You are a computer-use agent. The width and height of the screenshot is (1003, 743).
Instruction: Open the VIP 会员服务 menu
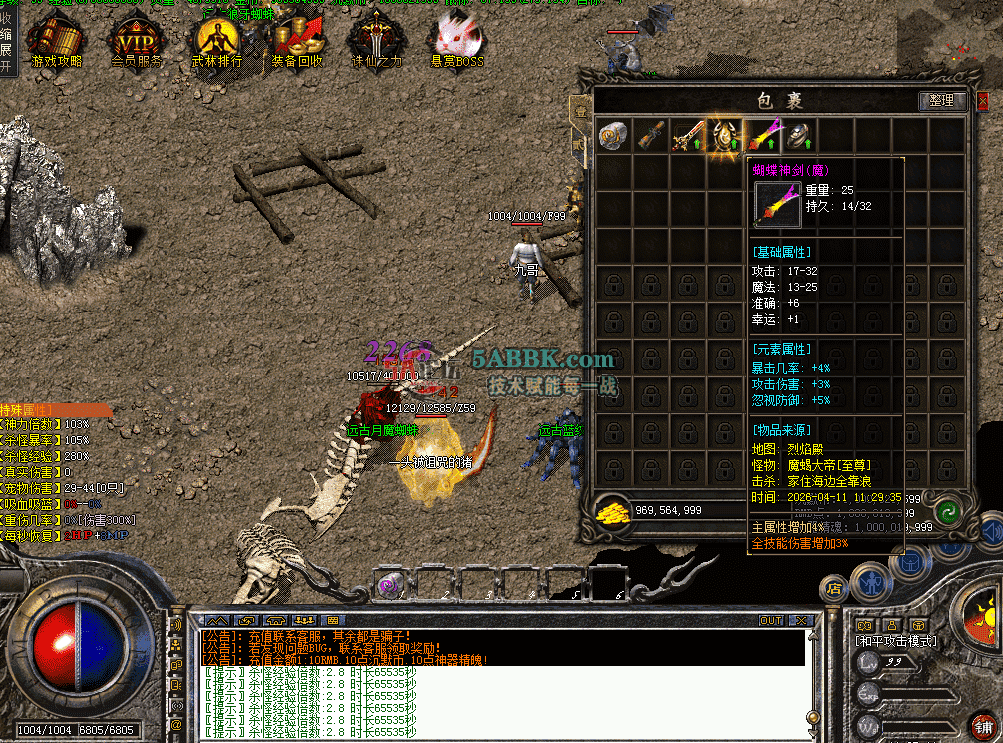136,42
